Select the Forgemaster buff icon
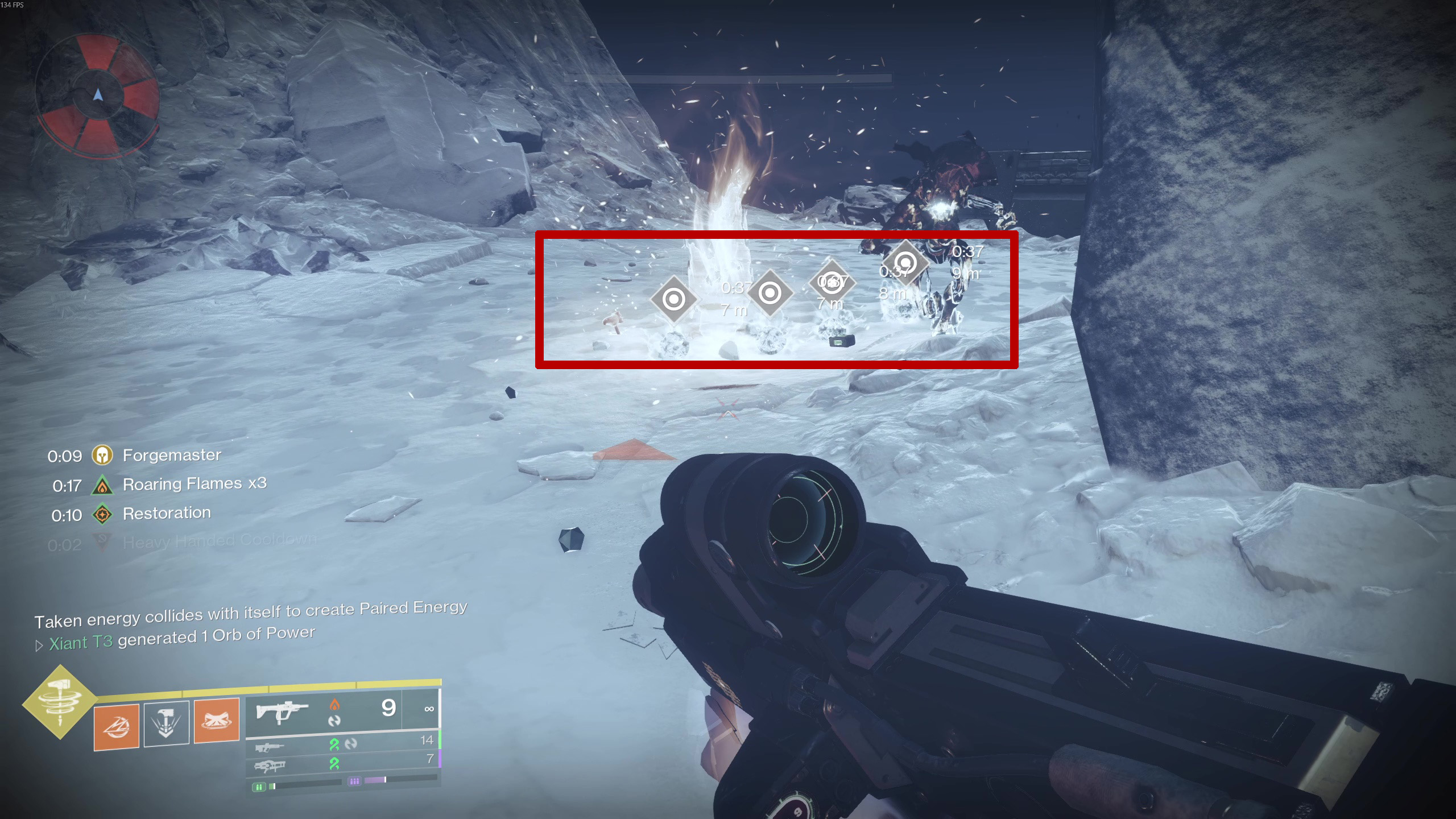Image resolution: width=1456 pixels, height=819 pixels. pyautogui.click(x=102, y=455)
